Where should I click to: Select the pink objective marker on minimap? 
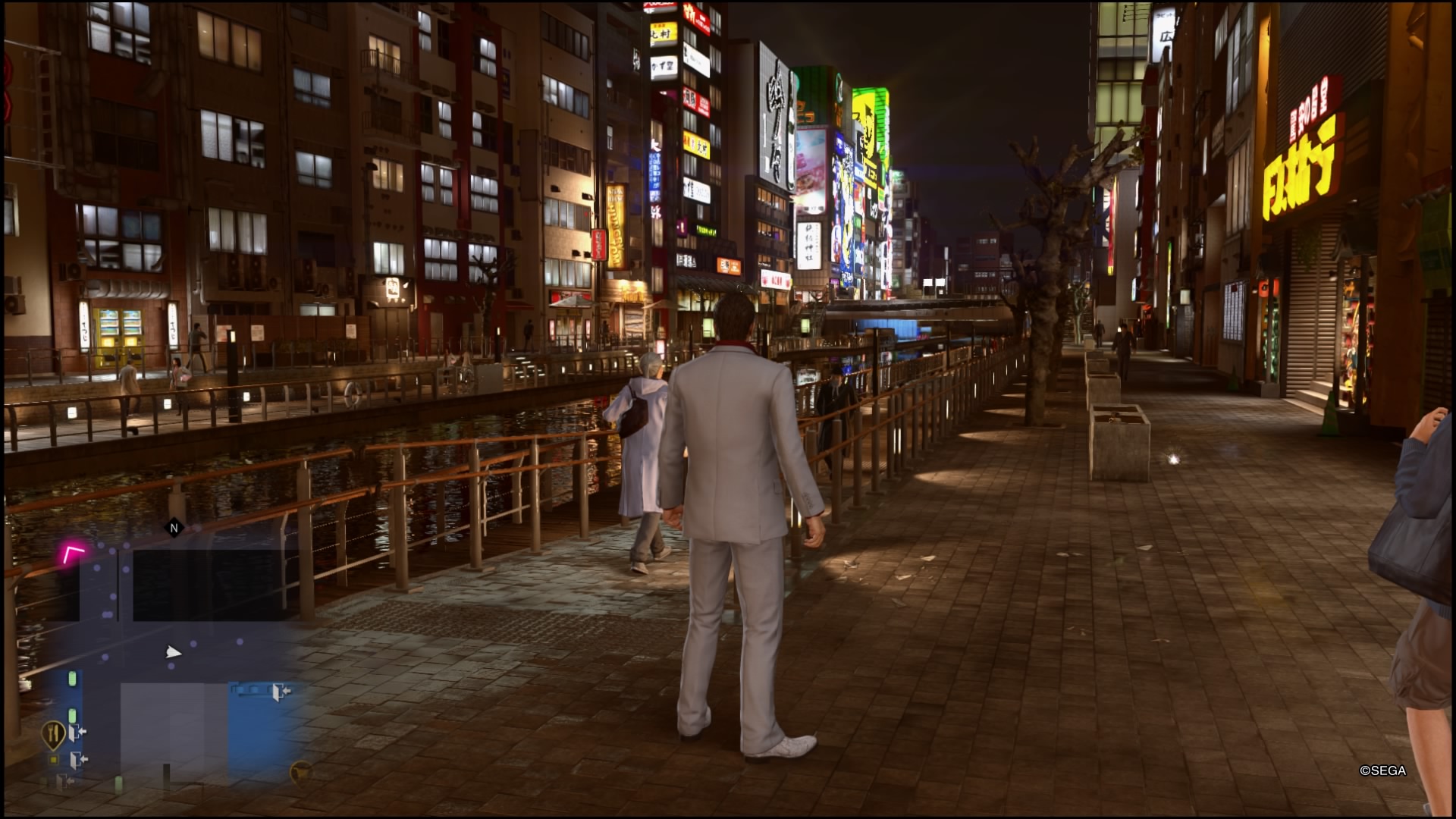(x=73, y=554)
